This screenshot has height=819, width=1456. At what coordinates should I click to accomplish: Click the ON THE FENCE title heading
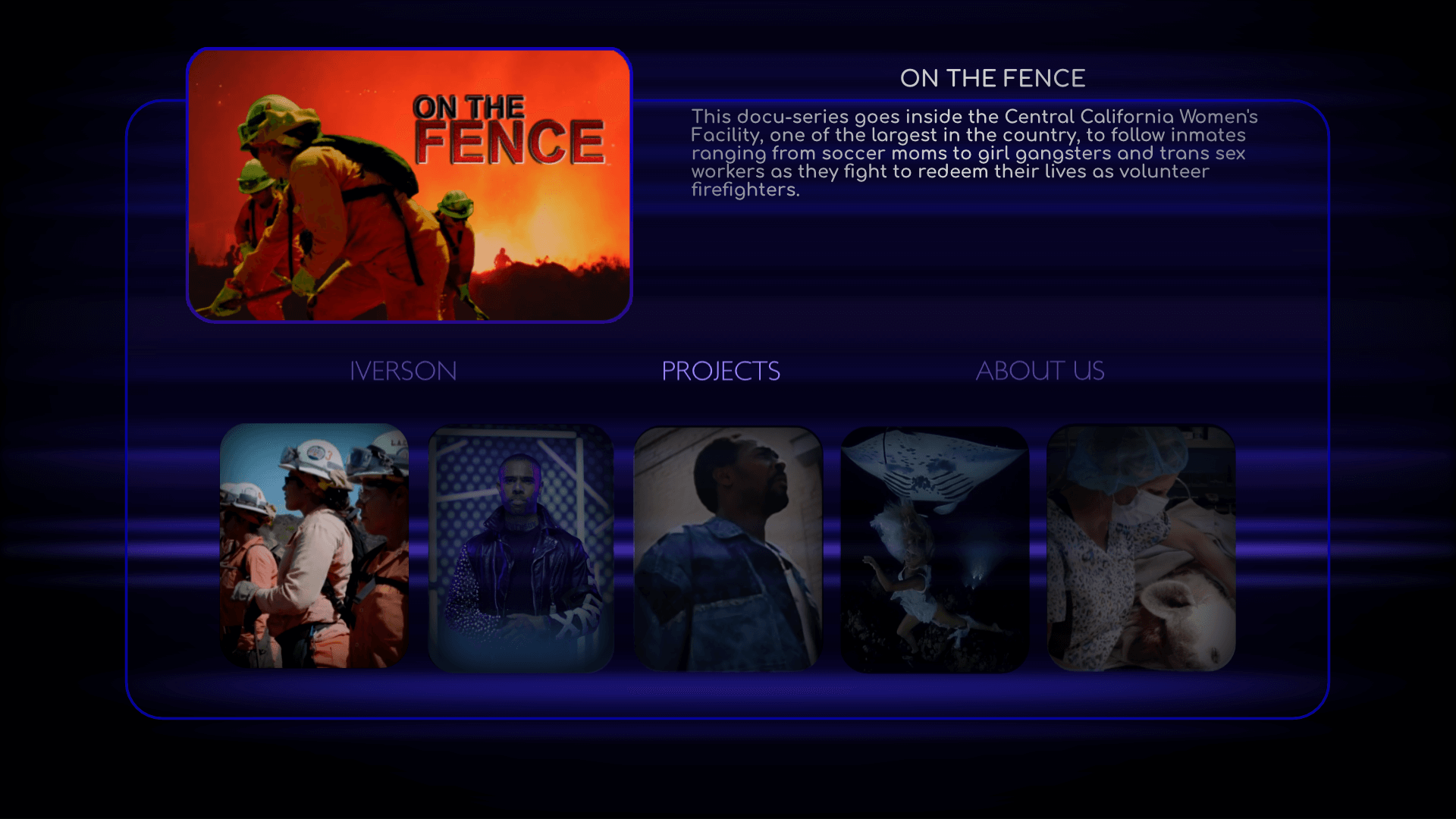tap(993, 77)
